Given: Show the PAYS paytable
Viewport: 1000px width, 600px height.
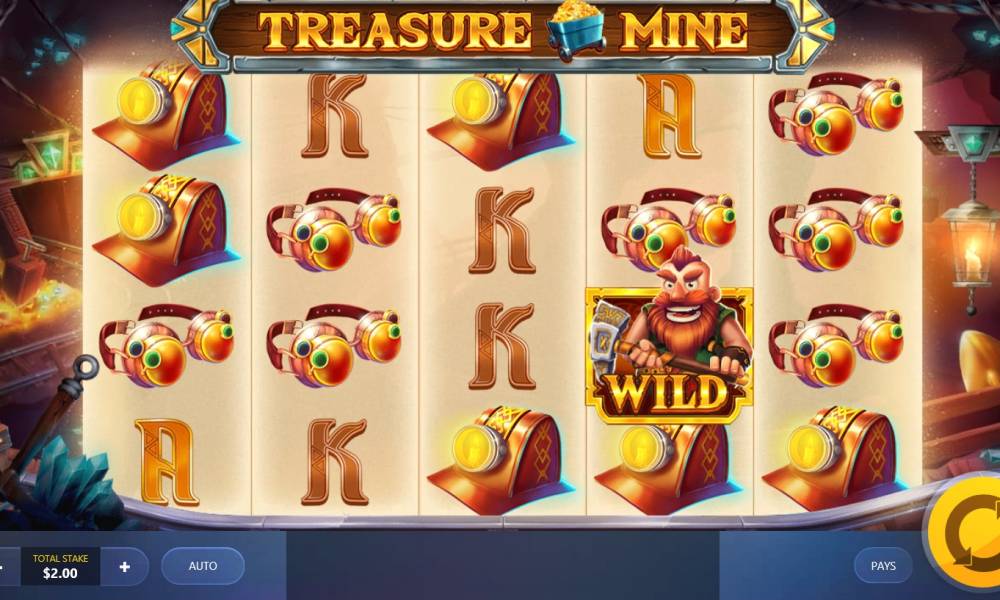Looking at the screenshot, I should click(883, 566).
